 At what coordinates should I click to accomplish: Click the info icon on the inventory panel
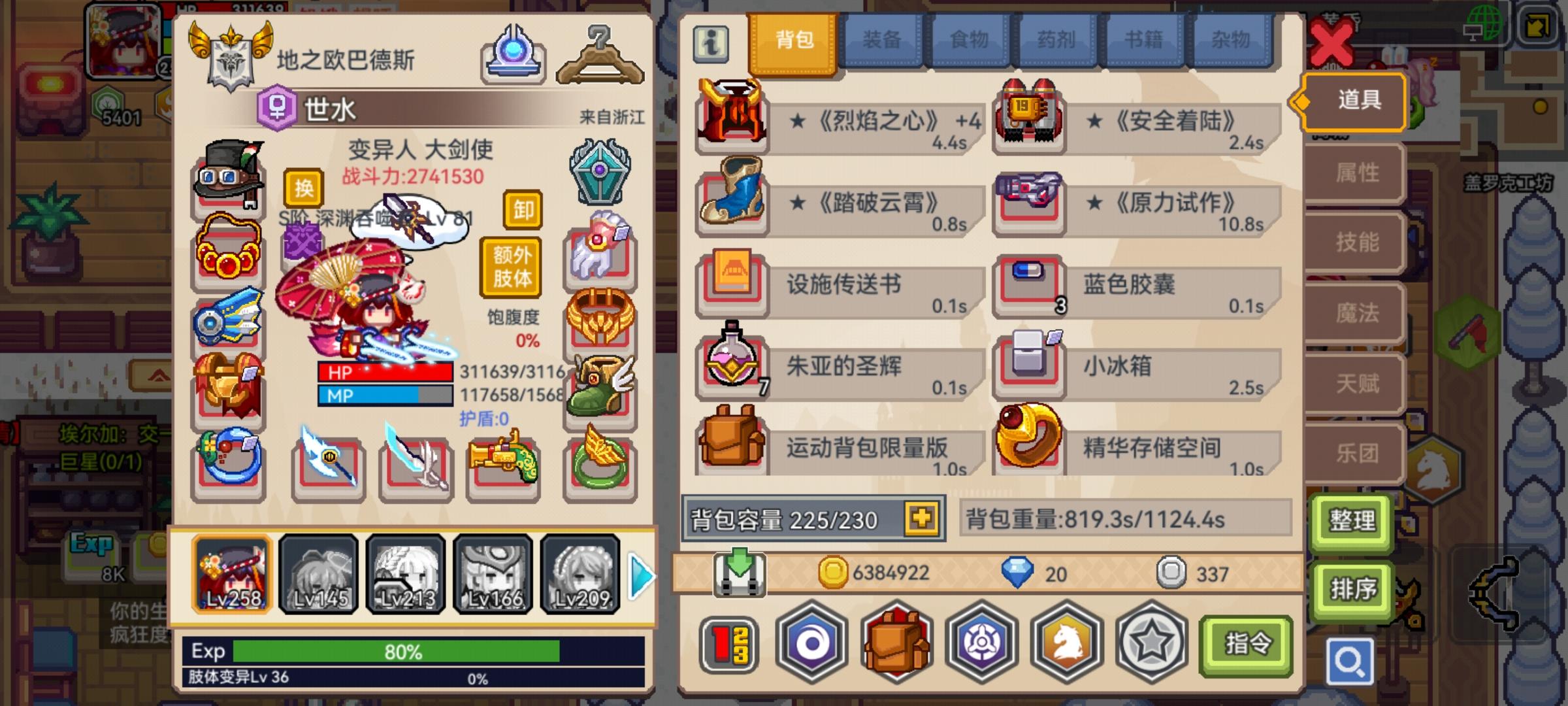711,41
